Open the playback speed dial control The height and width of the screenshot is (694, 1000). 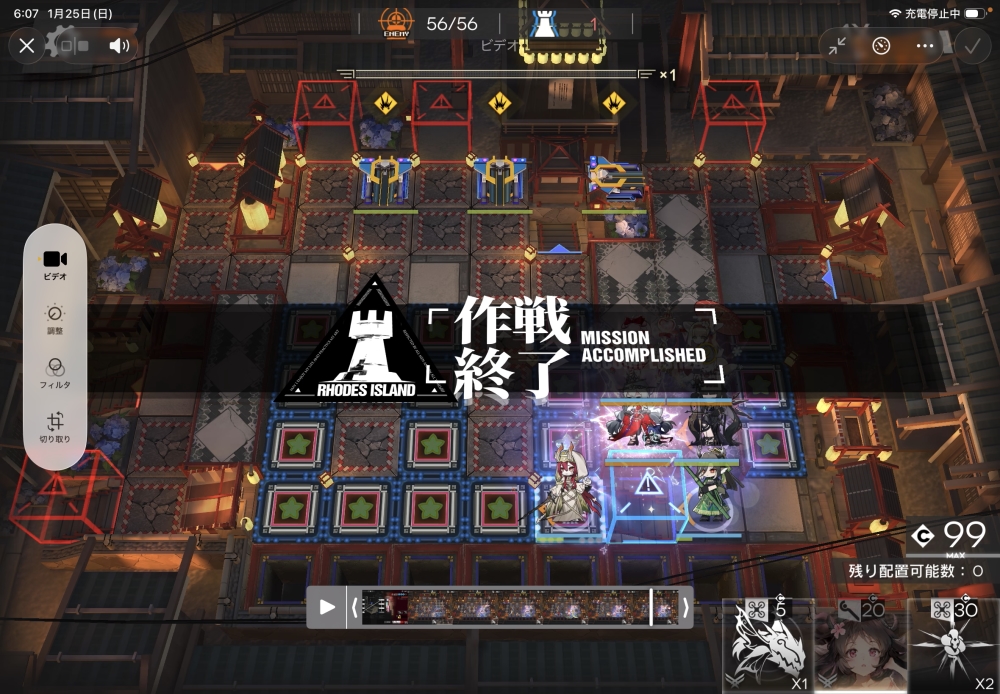click(881, 46)
